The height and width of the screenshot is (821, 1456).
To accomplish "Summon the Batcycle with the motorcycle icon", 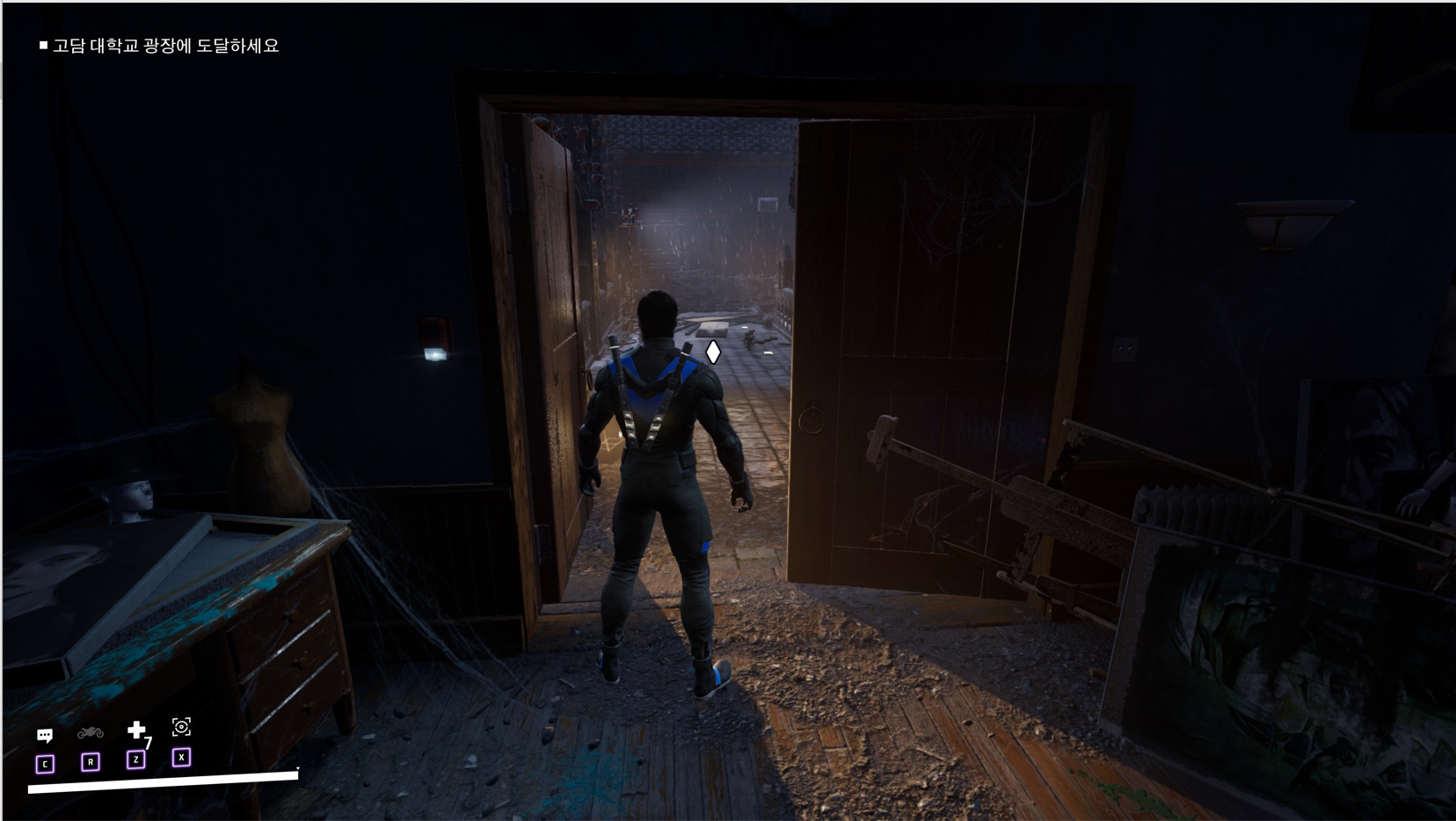I will tap(91, 733).
